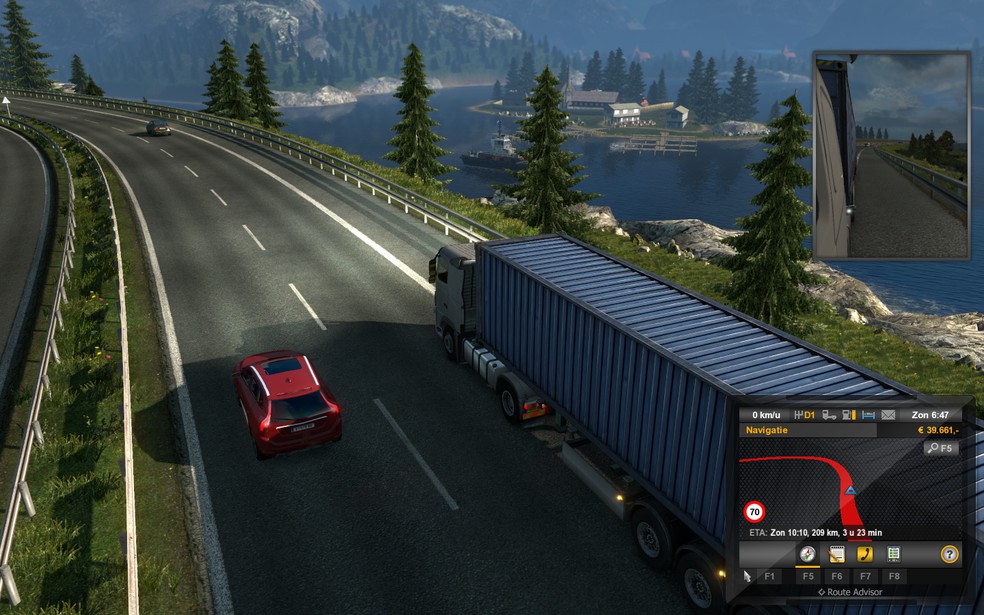Image resolution: width=984 pixels, height=615 pixels.
Task: Open the question mark help button
Action: pyautogui.click(x=949, y=554)
